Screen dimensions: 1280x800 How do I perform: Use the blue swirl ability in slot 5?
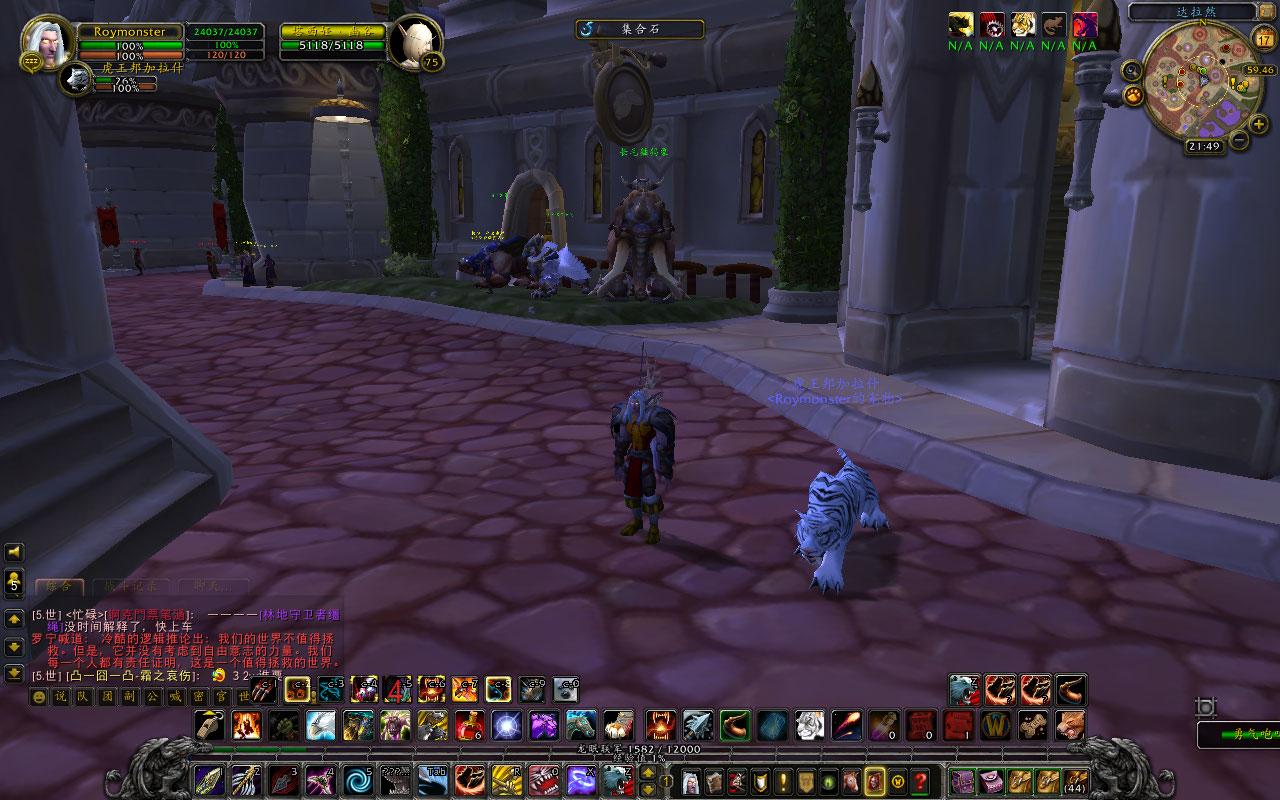(357, 779)
